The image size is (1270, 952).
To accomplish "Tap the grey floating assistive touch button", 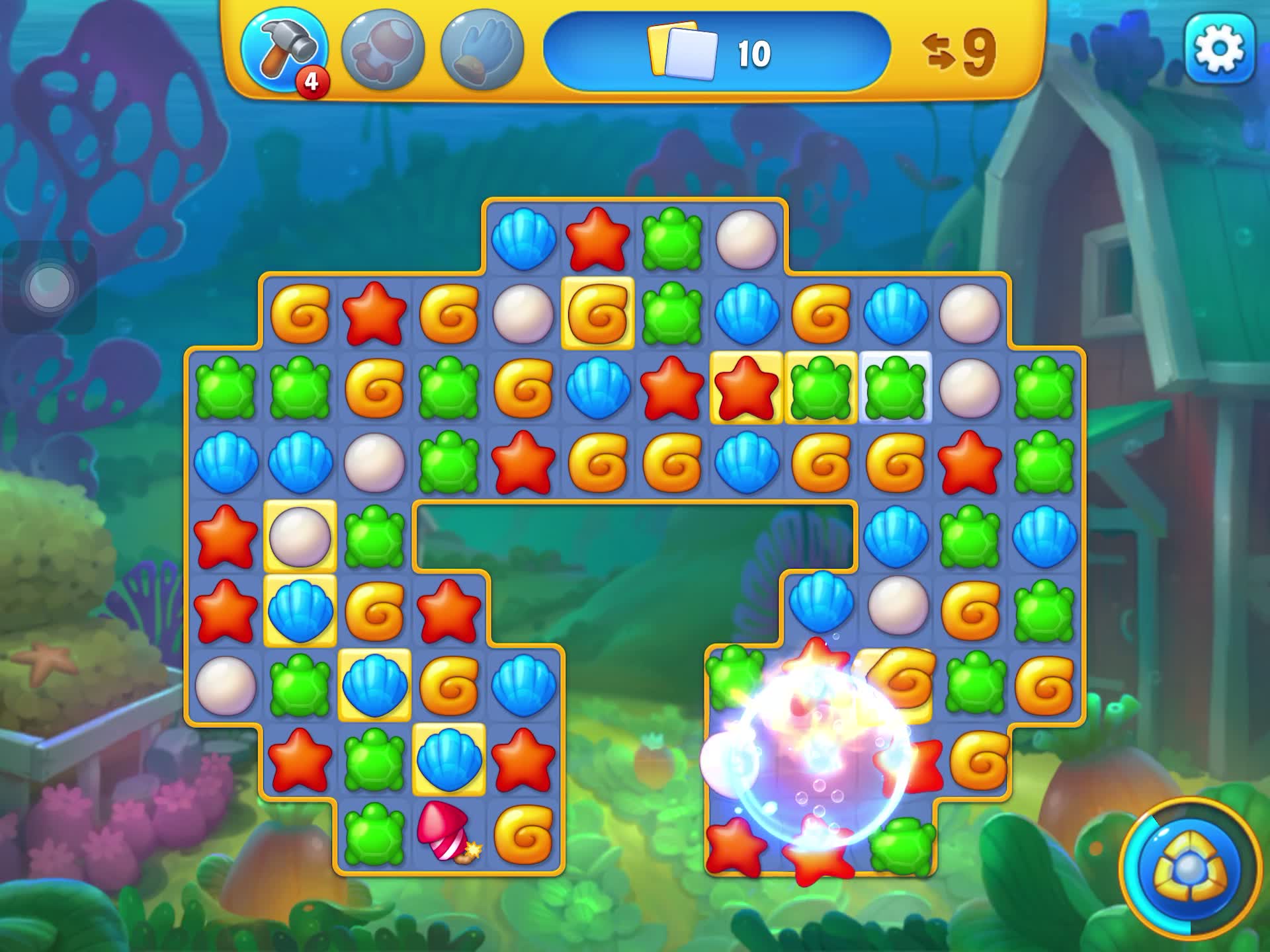I will click(50, 288).
